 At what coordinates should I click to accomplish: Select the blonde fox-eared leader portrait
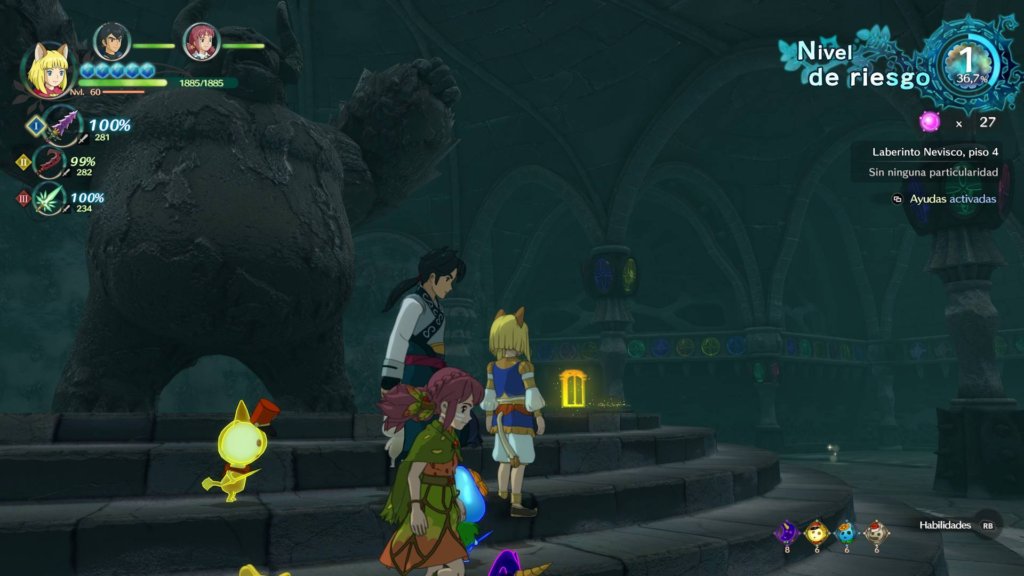point(49,70)
